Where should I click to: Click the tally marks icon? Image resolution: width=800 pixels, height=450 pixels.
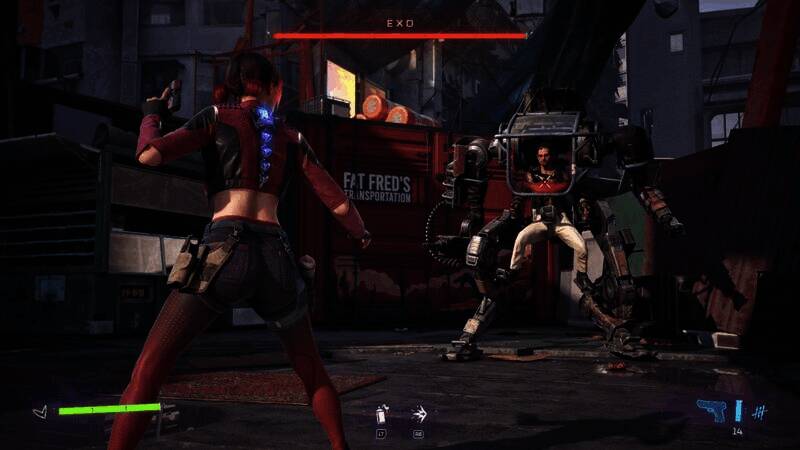click(759, 411)
